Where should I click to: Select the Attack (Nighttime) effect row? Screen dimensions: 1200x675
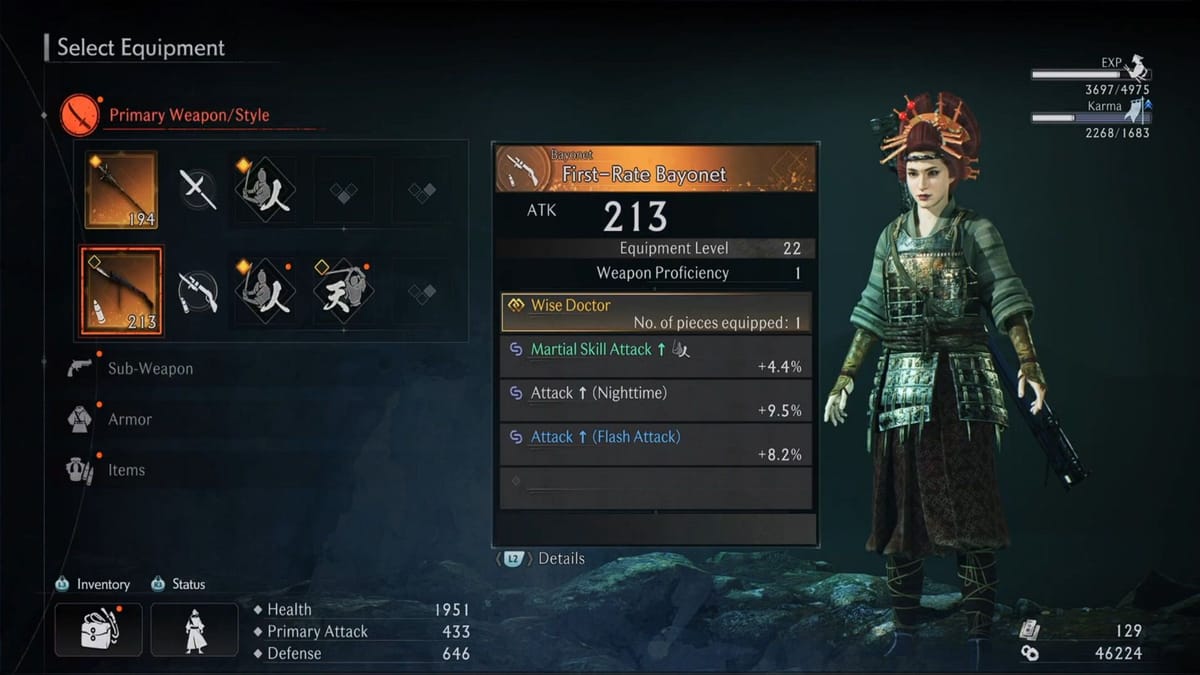point(656,401)
